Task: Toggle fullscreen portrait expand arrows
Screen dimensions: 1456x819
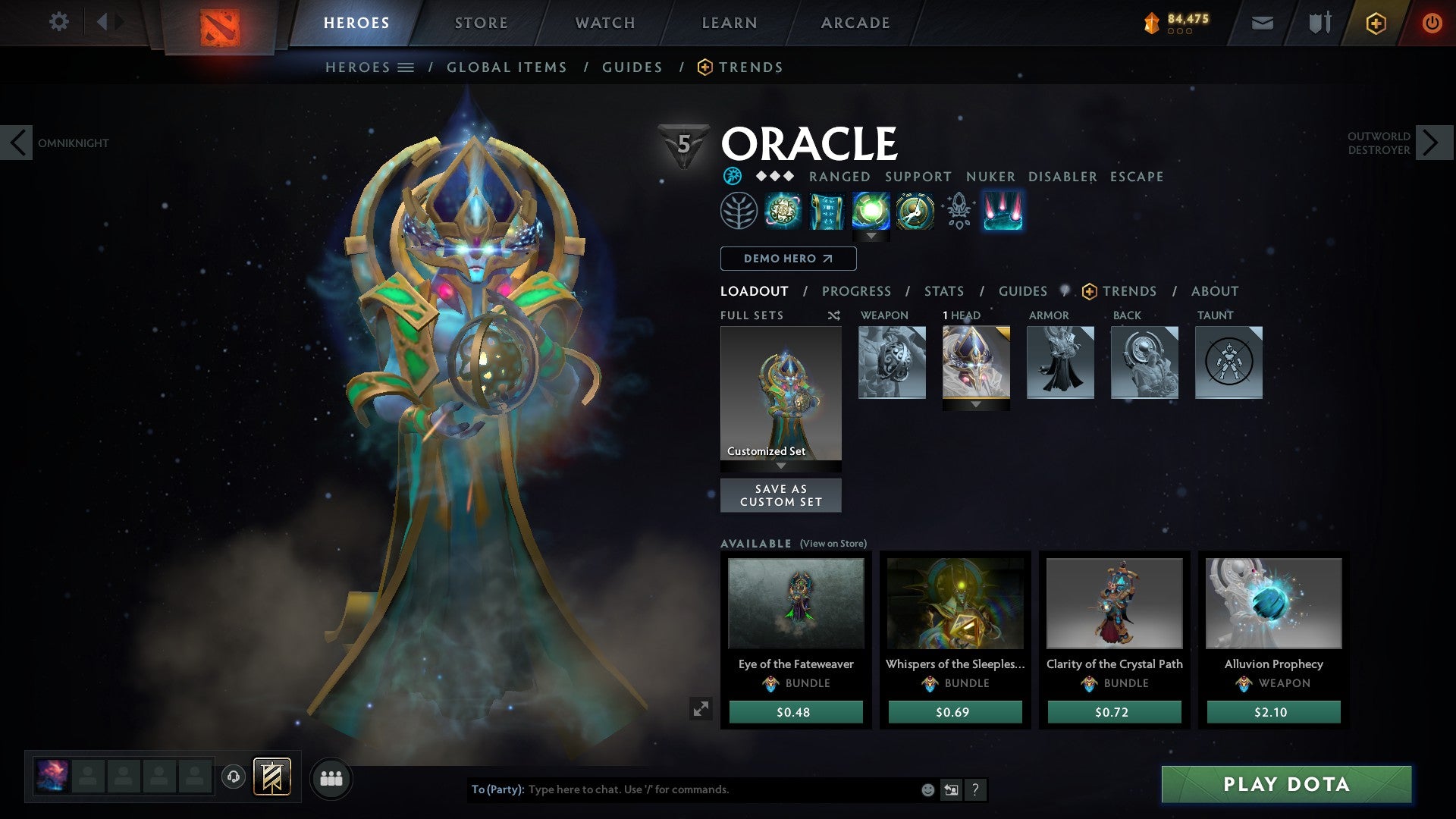Action: tap(701, 708)
